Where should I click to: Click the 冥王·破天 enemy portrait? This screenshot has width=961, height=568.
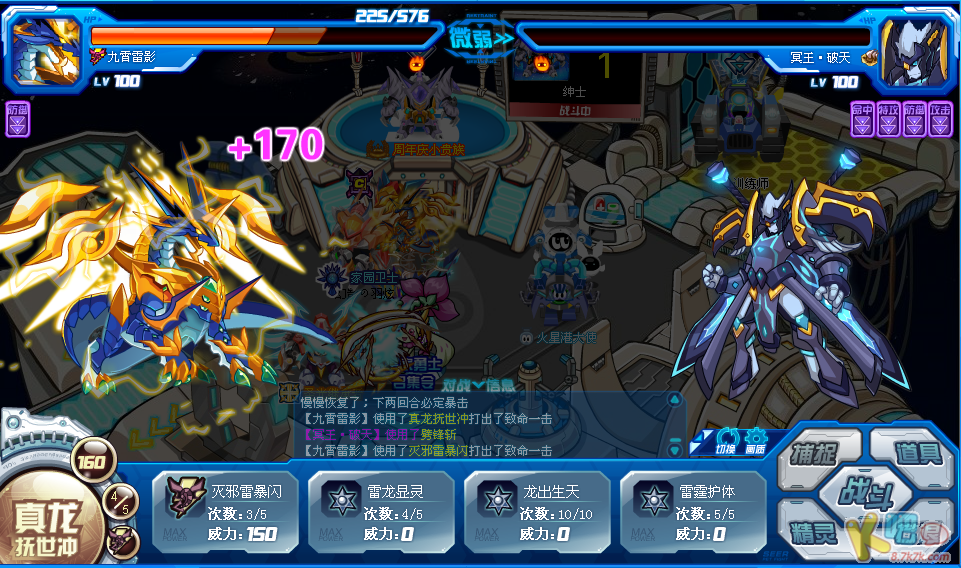[x=913, y=50]
